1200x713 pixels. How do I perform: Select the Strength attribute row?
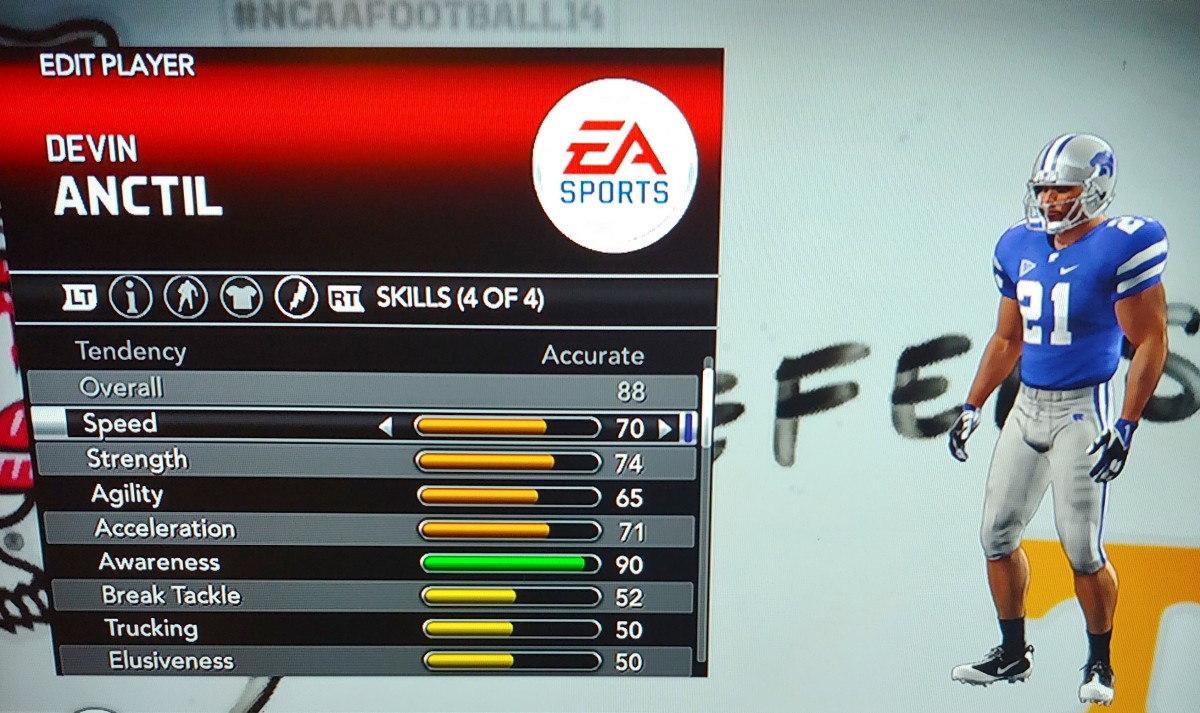(x=362, y=461)
